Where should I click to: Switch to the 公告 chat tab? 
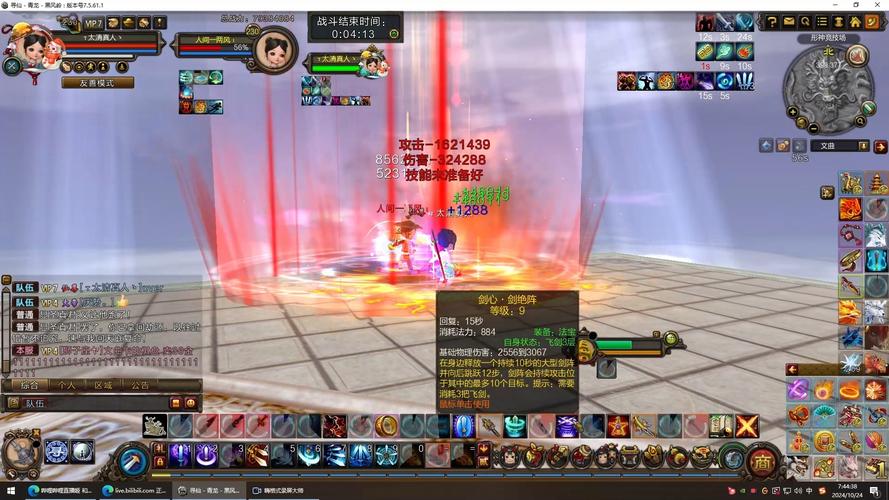click(140, 385)
